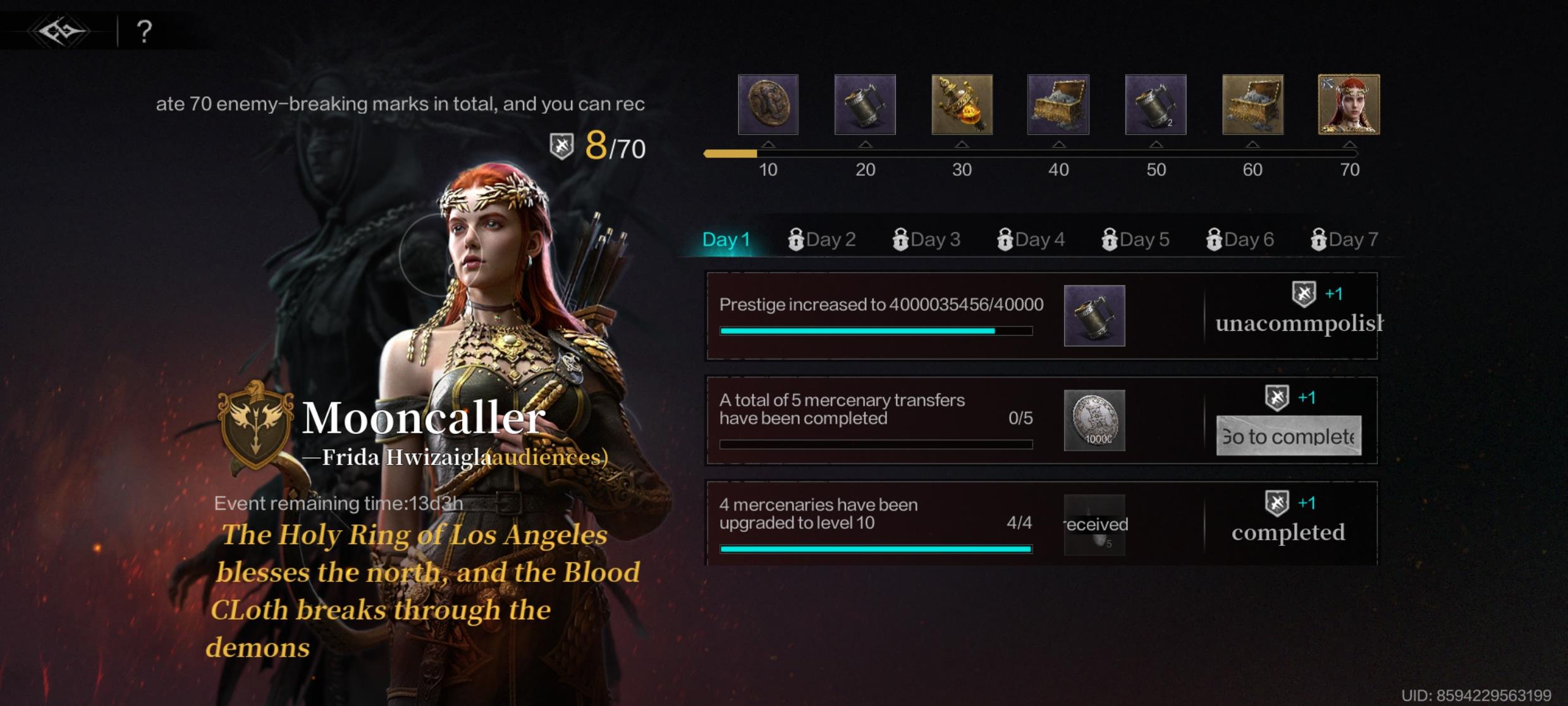Select the 40-mark treasure chest reward

pyautogui.click(x=1058, y=104)
